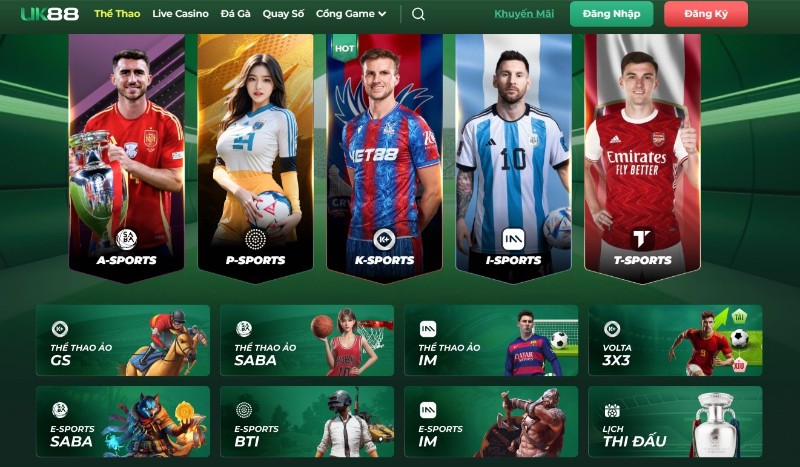Click the Đăng Nhập login button
The height and width of the screenshot is (467, 800).
pos(611,14)
